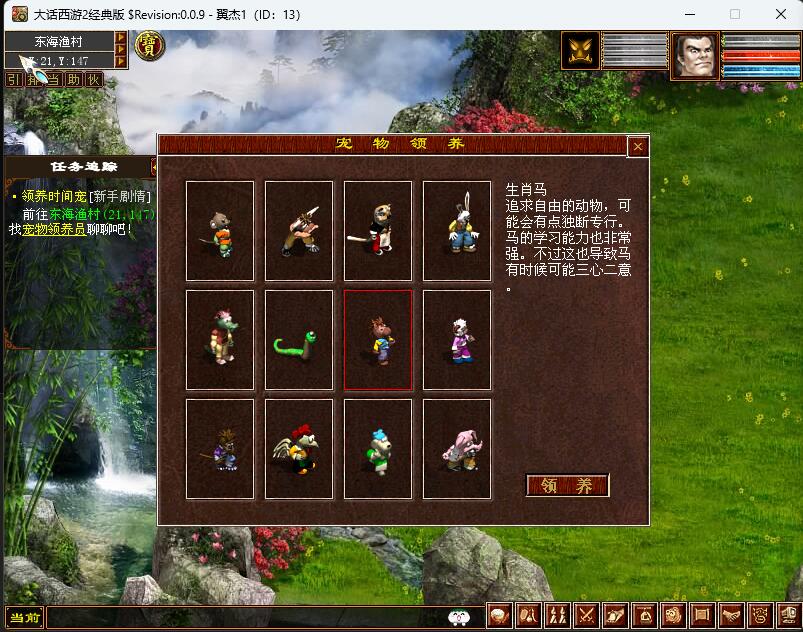Open the player character portrait

[x=695, y=54]
